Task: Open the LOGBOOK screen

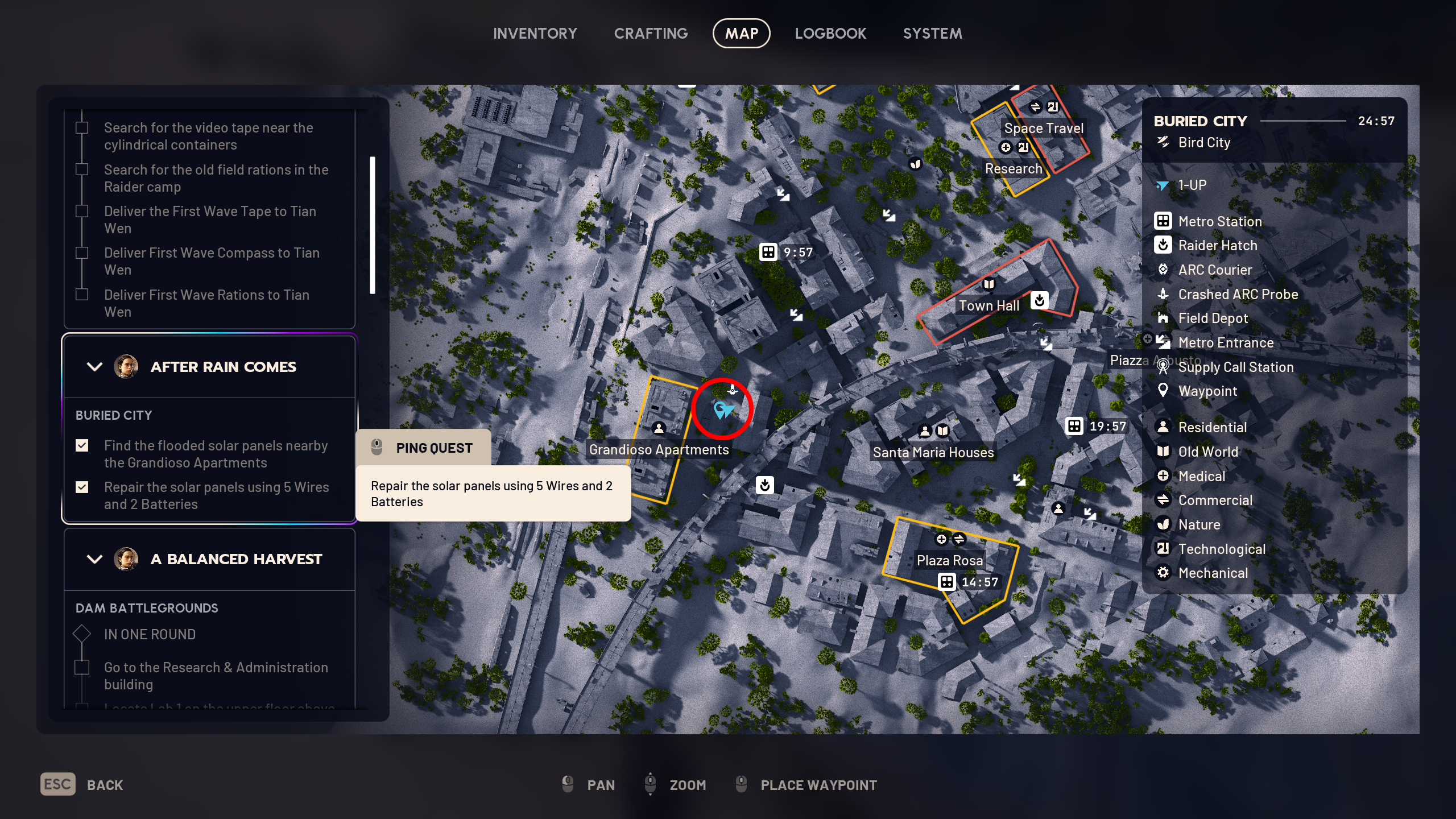Action: [x=831, y=33]
